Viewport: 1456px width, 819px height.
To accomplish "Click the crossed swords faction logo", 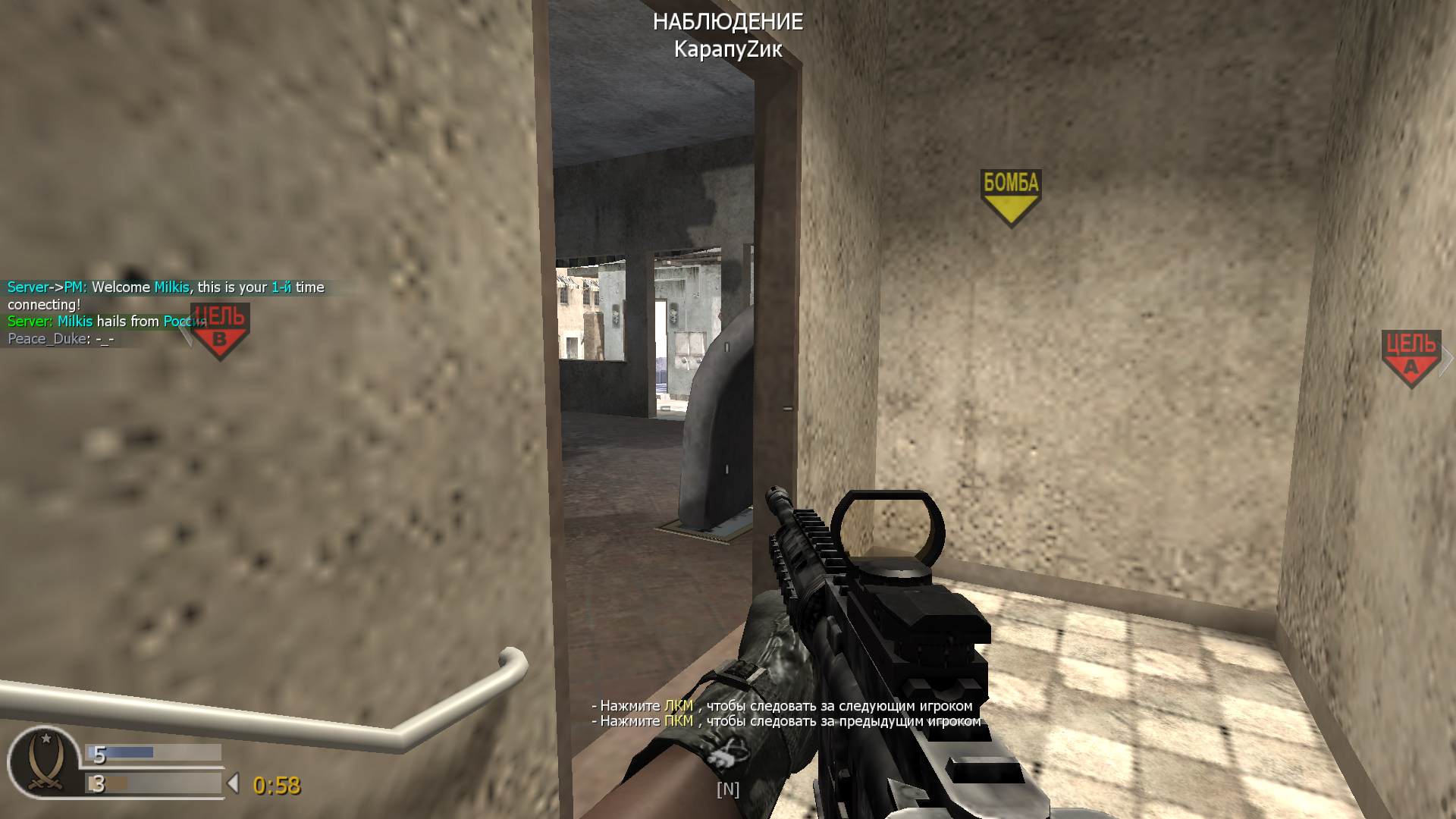I will click(47, 781).
